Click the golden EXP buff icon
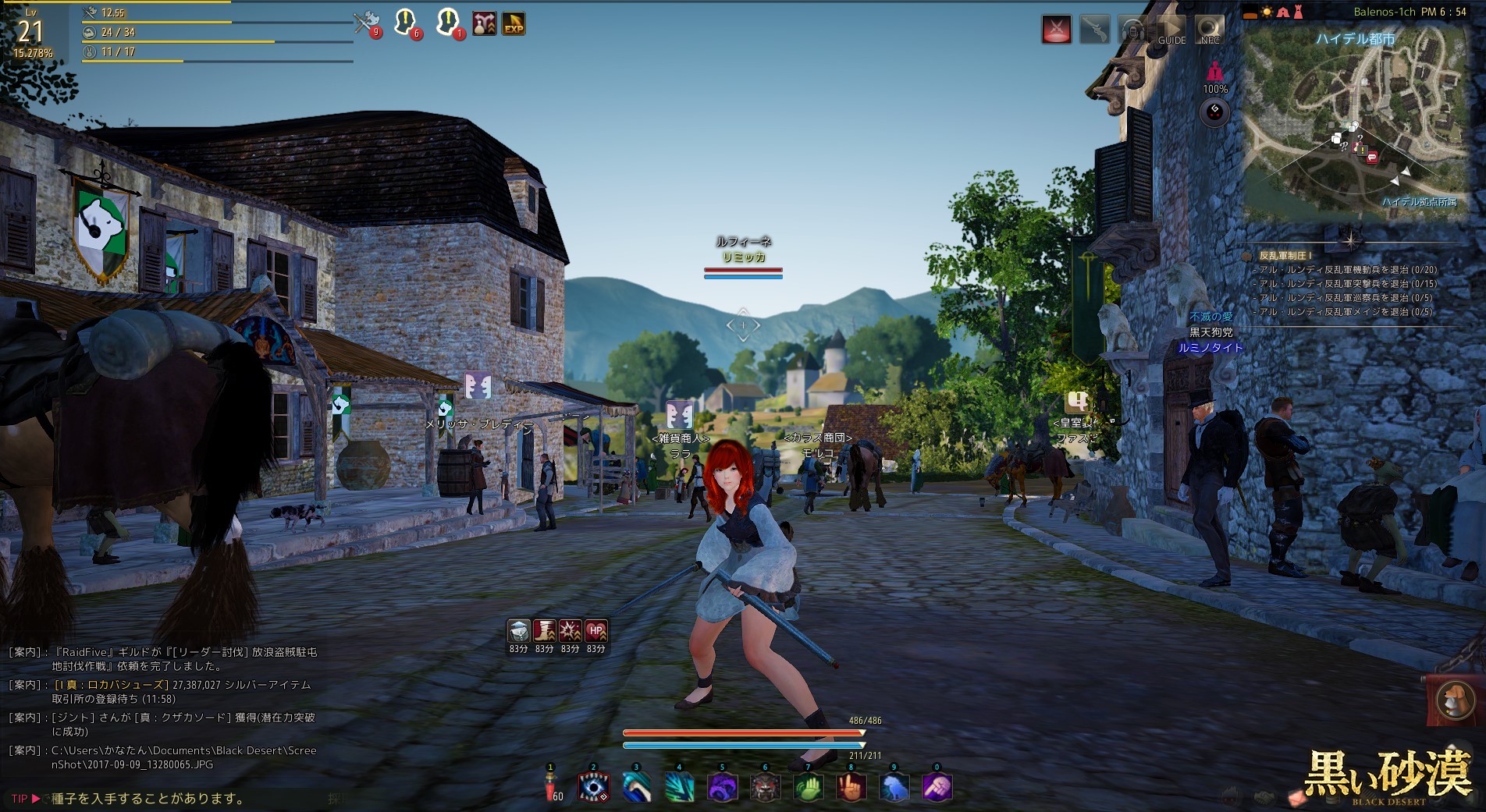 click(513, 24)
